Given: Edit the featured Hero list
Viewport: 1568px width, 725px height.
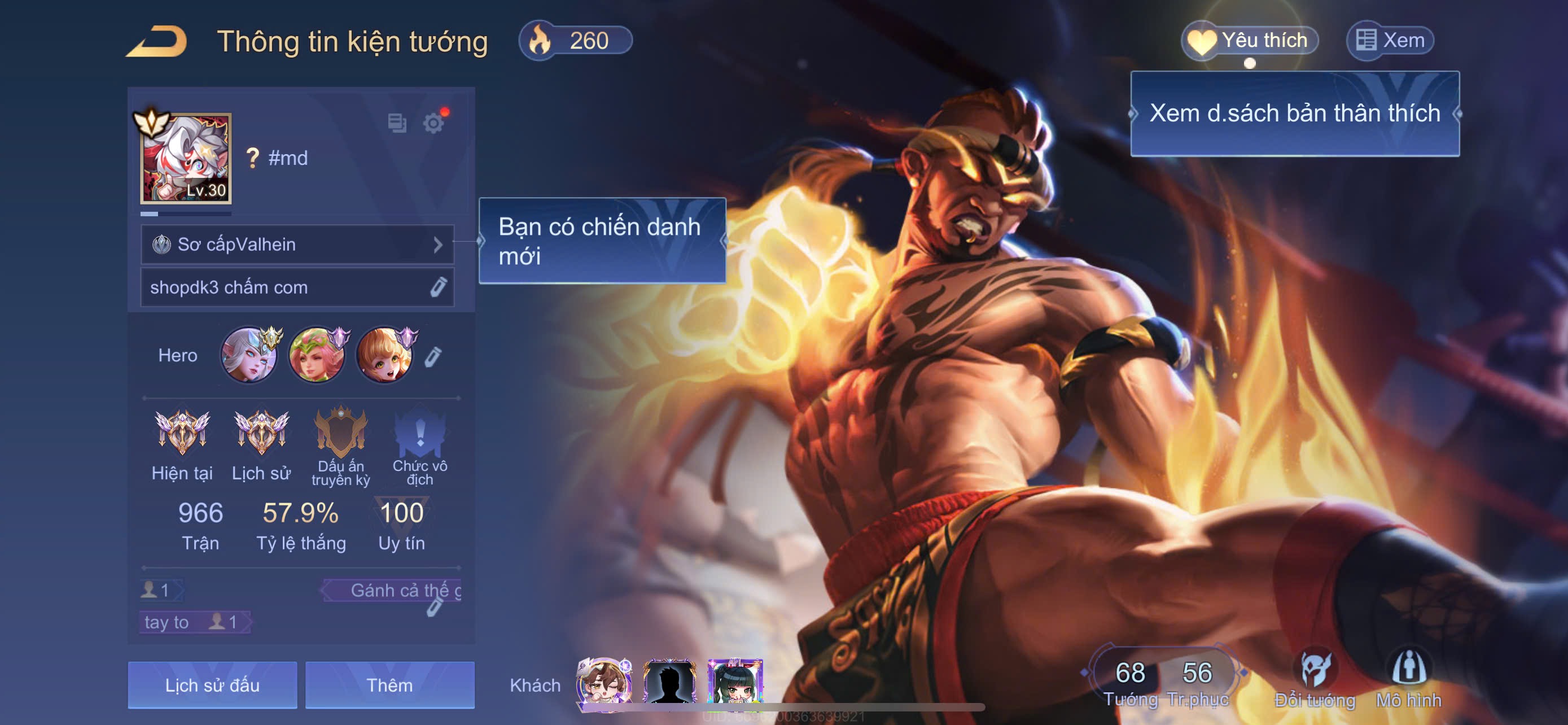Looking at the screenshot, I should pyautogui.click(x=433, y=356).
